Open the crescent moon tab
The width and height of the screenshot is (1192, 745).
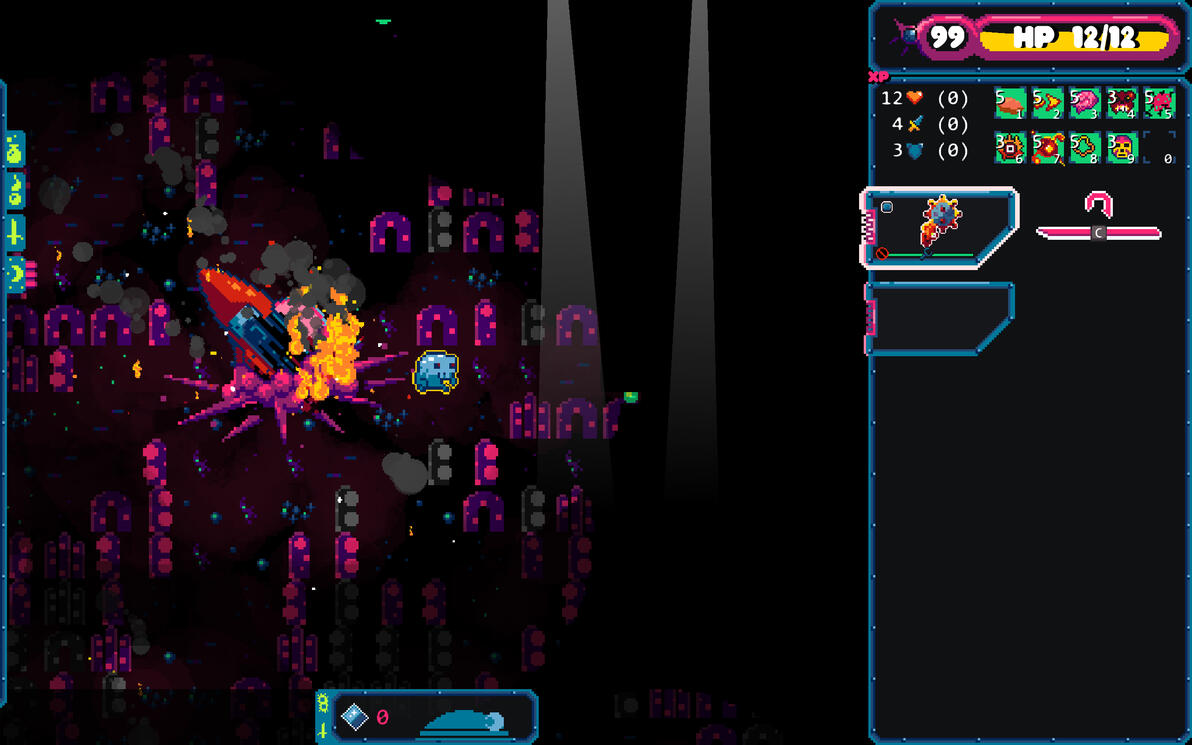tap(15, 273)
